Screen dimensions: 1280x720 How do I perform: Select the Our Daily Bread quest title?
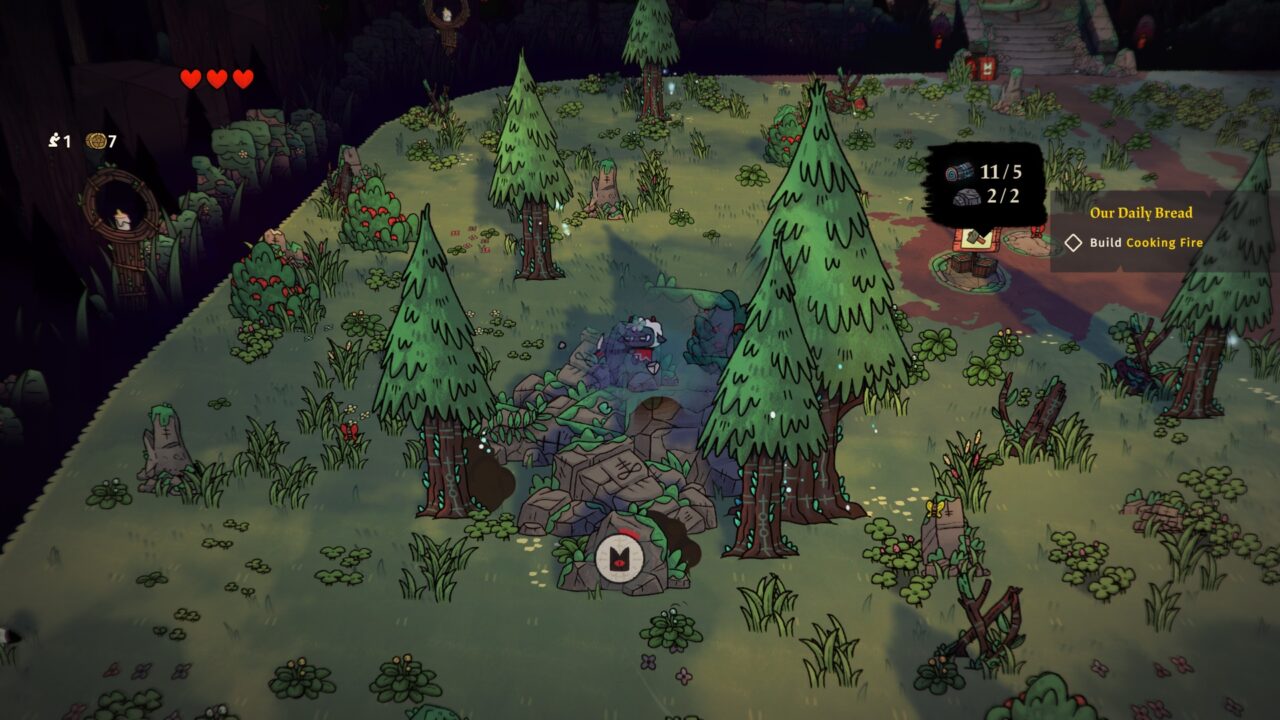pyautogui.click(x=1140, y=212)
